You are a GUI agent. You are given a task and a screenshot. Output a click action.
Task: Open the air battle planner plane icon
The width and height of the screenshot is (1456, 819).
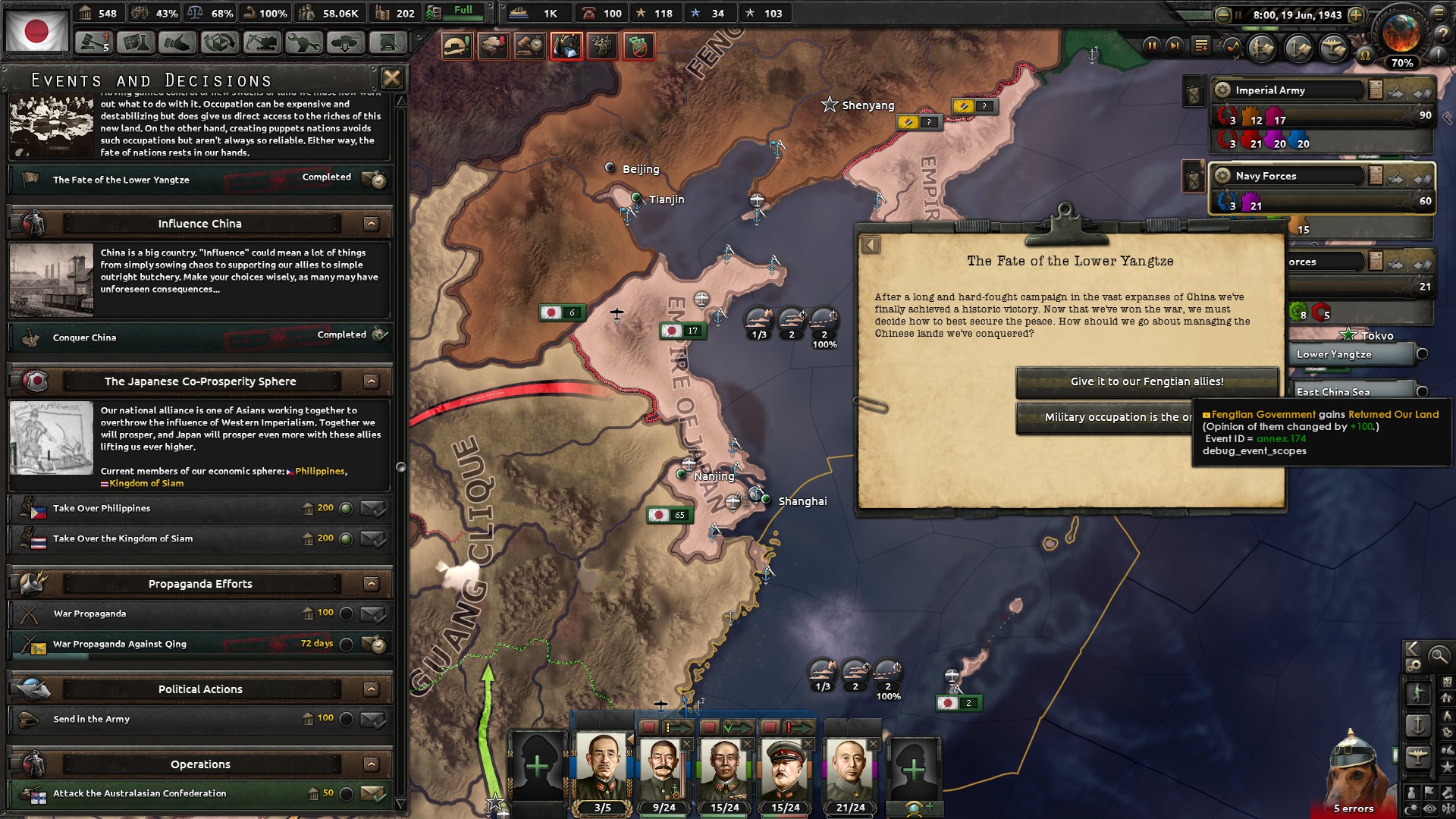pos(1332,47)
